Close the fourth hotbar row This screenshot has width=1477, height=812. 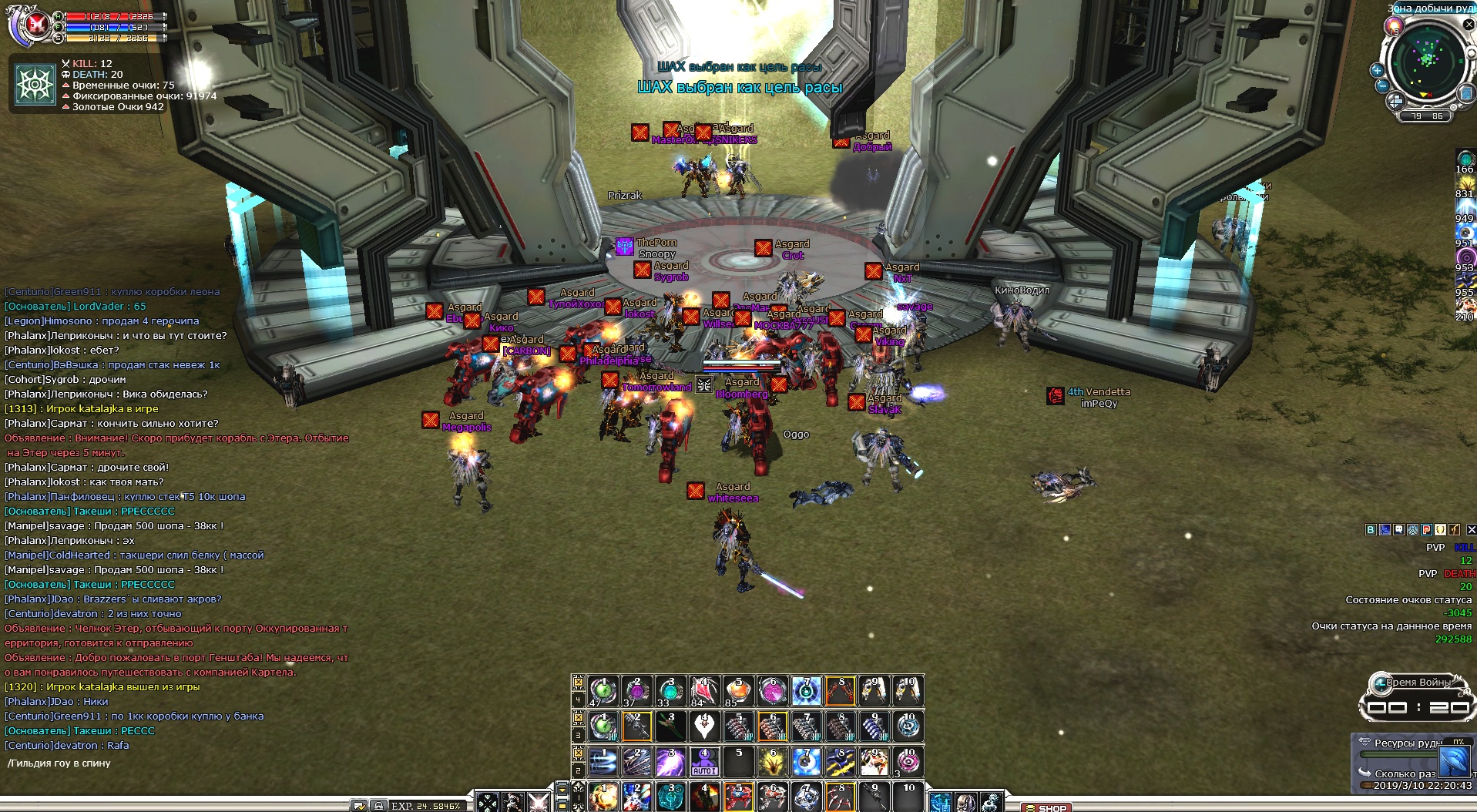(578, 681)
